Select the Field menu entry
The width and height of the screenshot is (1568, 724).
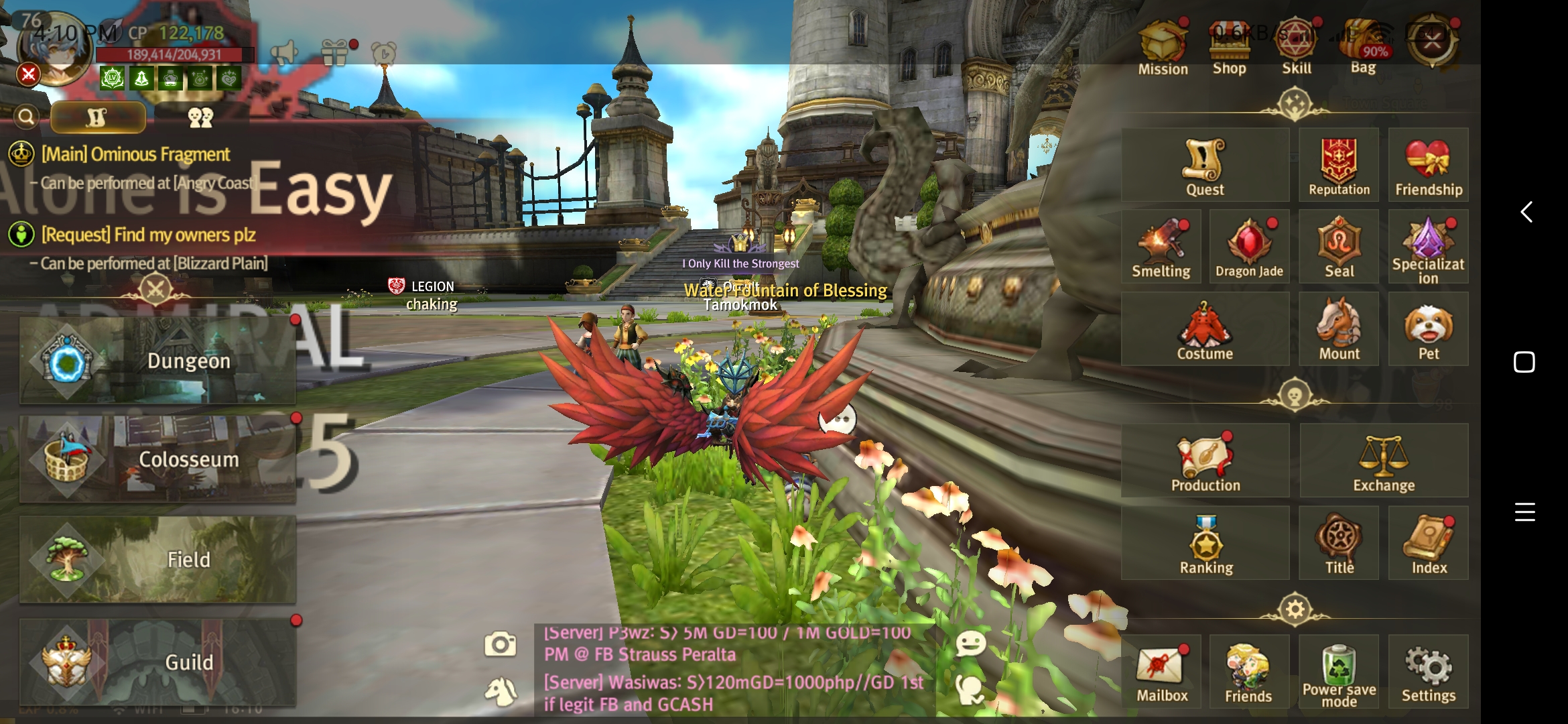point(157,559)
